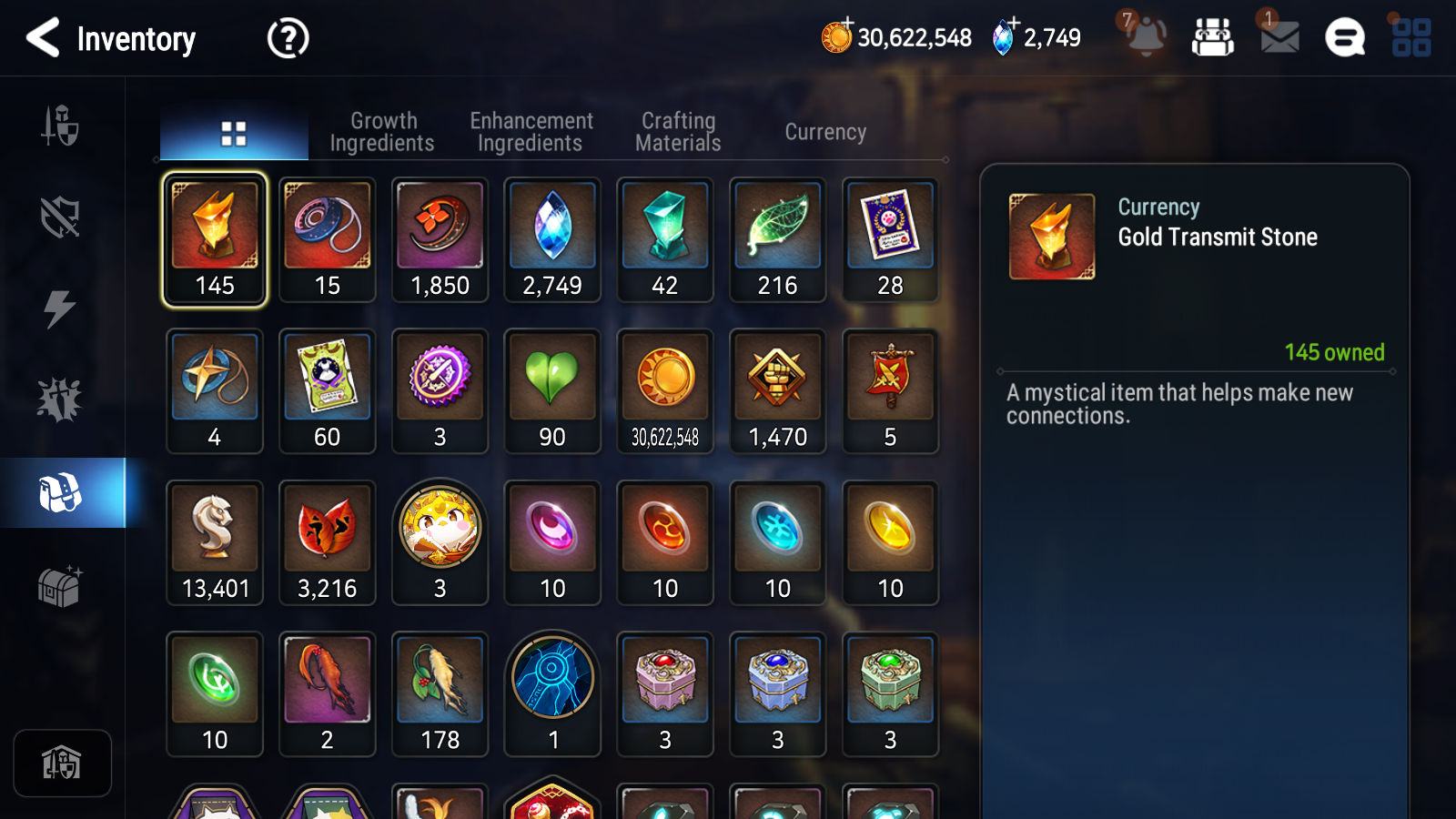
Task: Switch to the Growth Ingredients tab
Action: coord(382,131)
